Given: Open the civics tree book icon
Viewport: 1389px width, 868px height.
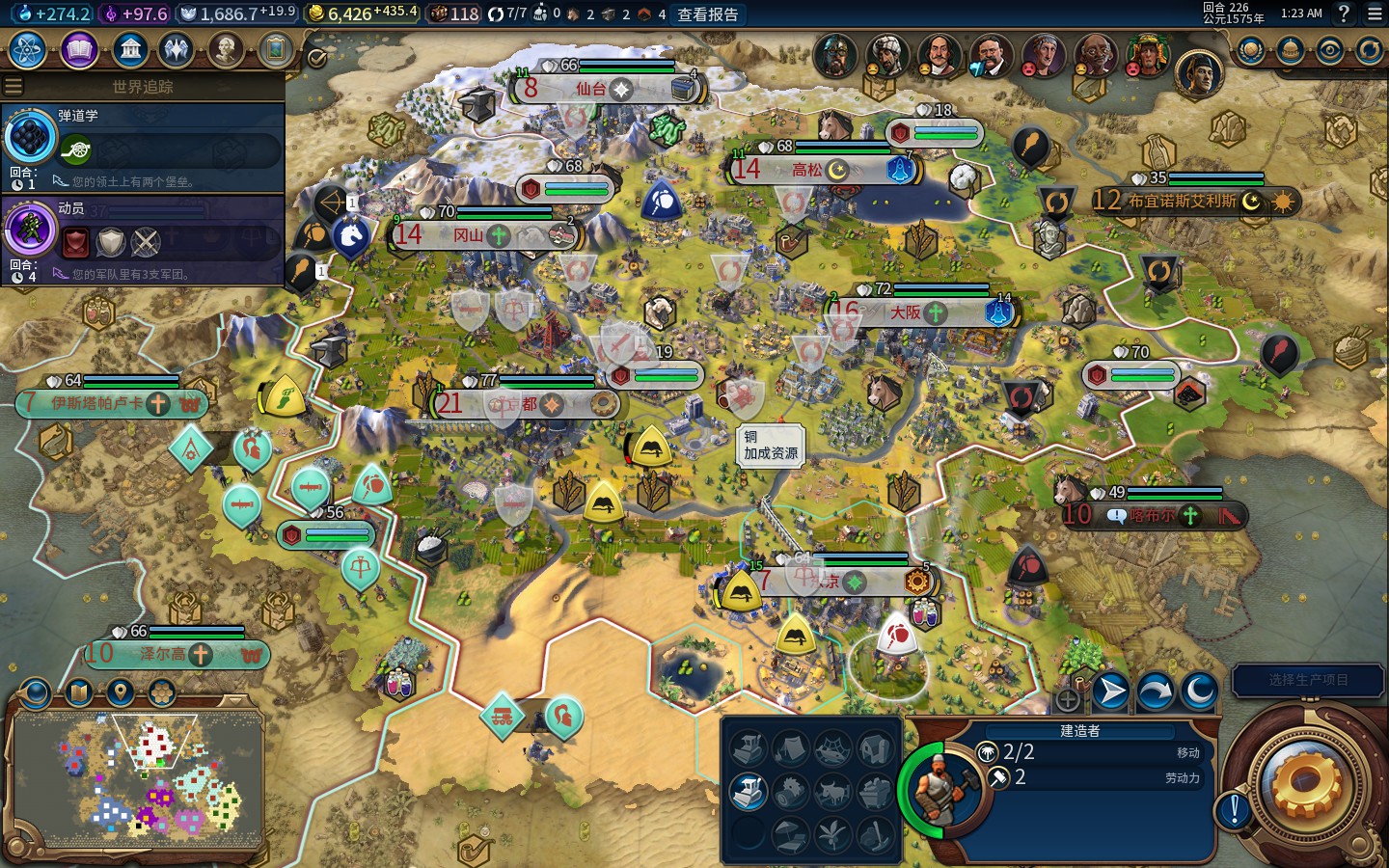Looking at the screenshot, I should click(79, 49).
